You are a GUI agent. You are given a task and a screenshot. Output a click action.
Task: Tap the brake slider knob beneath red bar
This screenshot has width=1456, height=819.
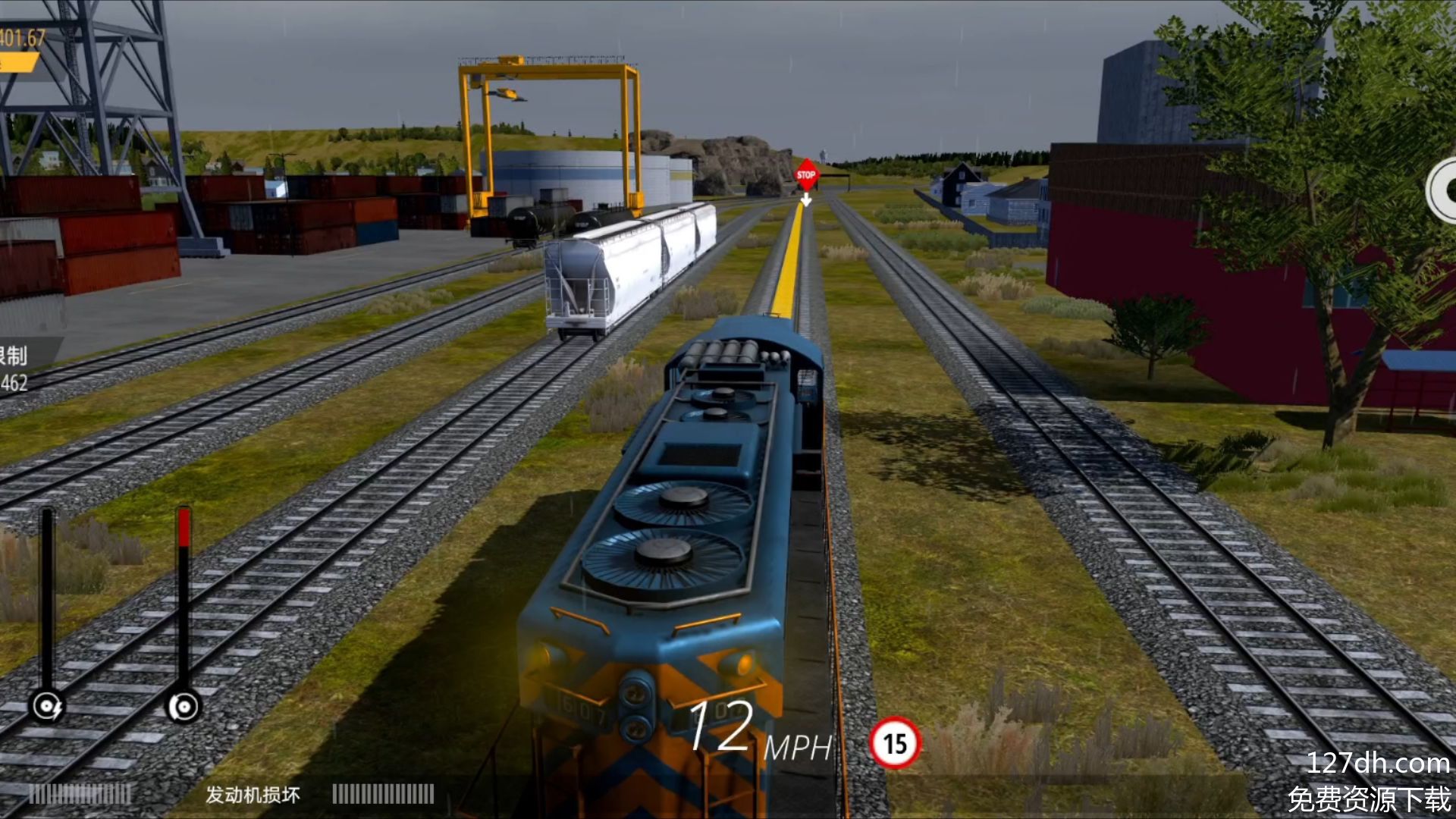184,707
